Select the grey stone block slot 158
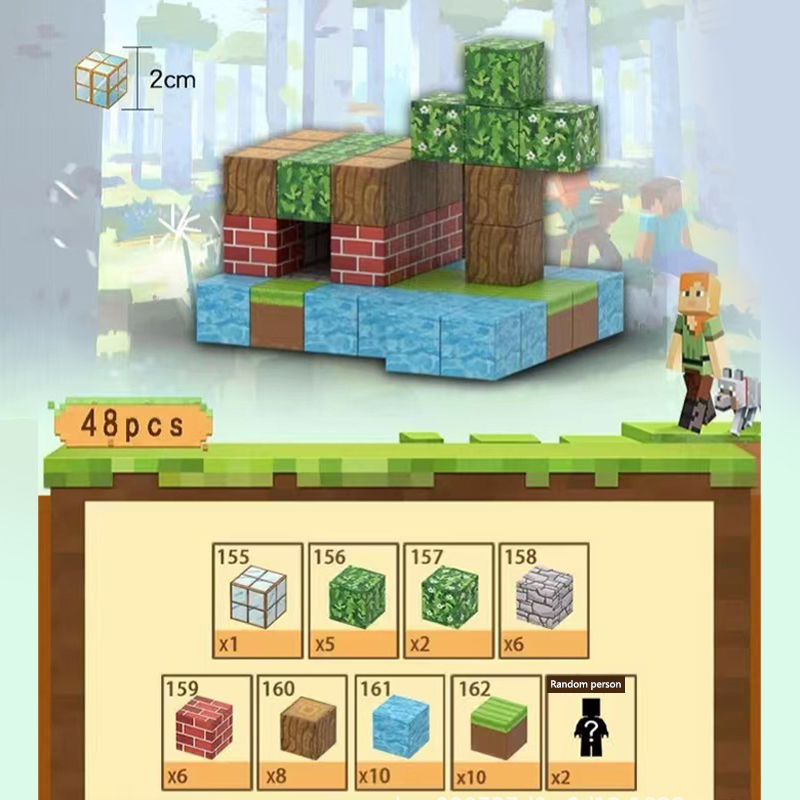 click(x=544, y=599)
